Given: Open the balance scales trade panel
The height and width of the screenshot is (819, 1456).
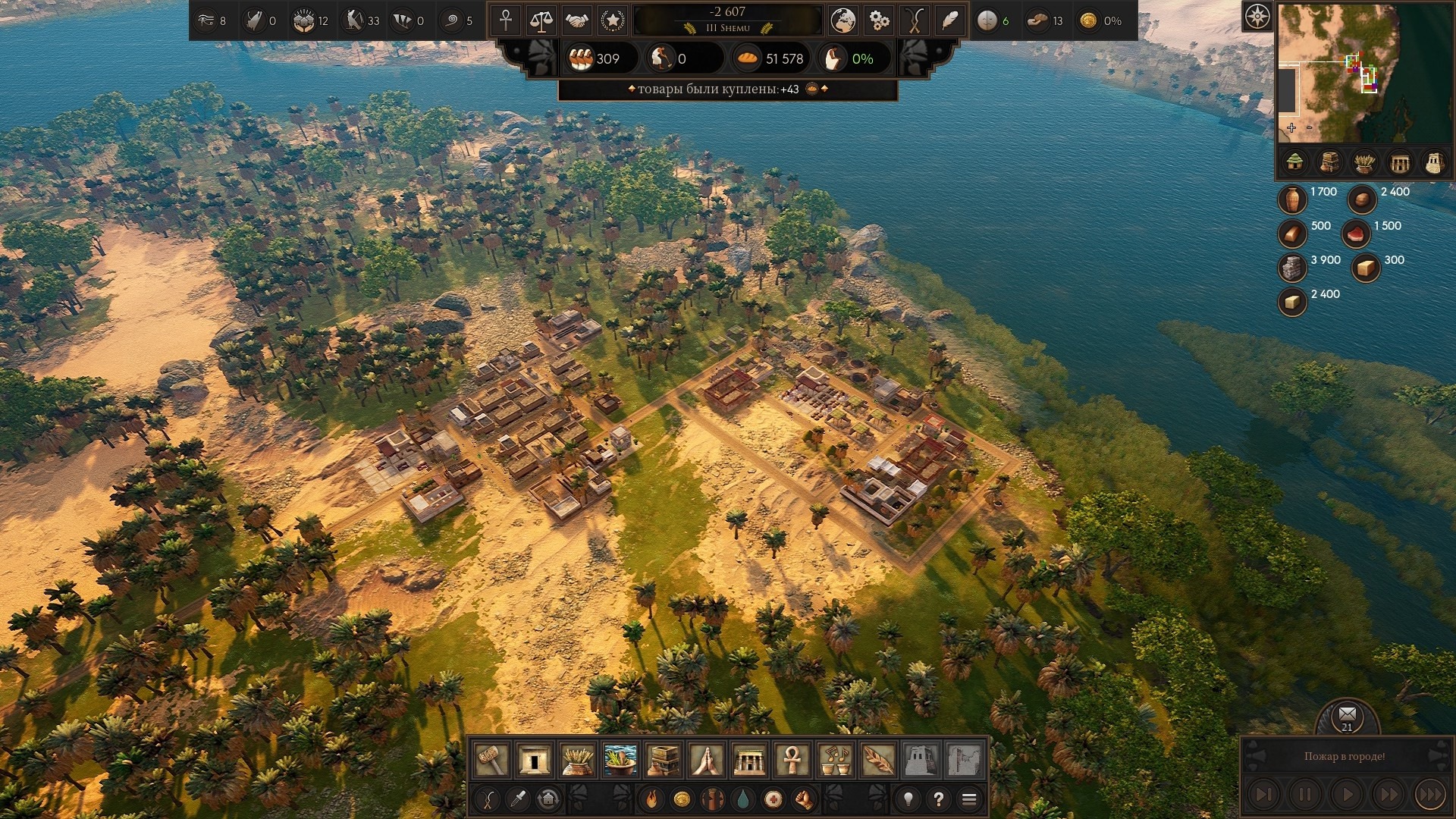Looking at the screenshot, I should pos(541,20).
